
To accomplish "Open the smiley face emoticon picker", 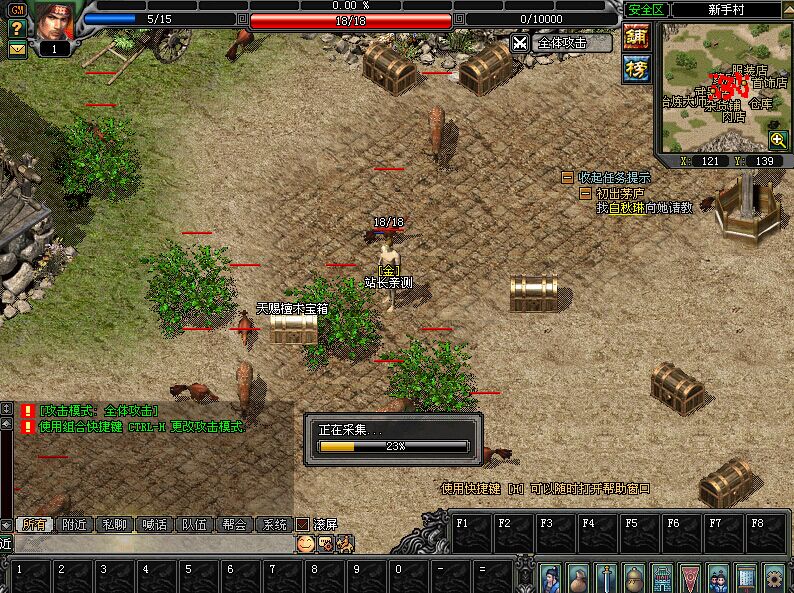I will (x=305, y=543).
